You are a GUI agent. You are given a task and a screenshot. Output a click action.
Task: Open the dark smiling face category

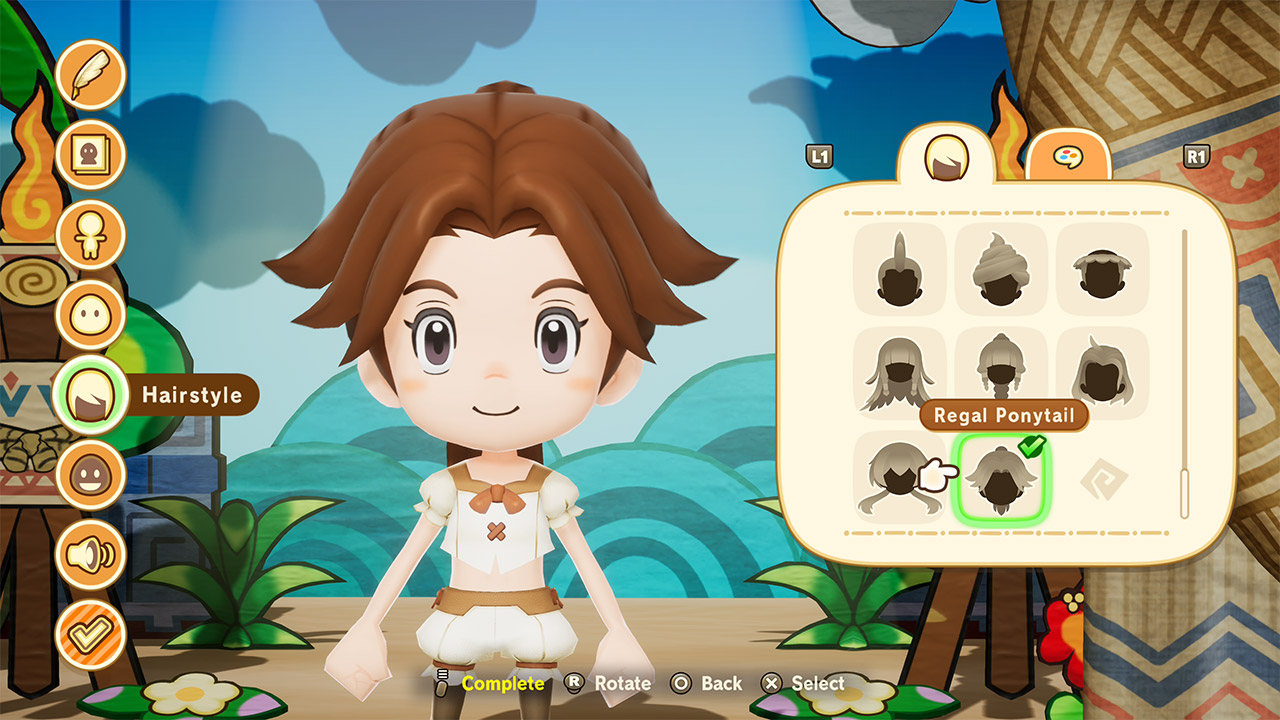(90, 475)
